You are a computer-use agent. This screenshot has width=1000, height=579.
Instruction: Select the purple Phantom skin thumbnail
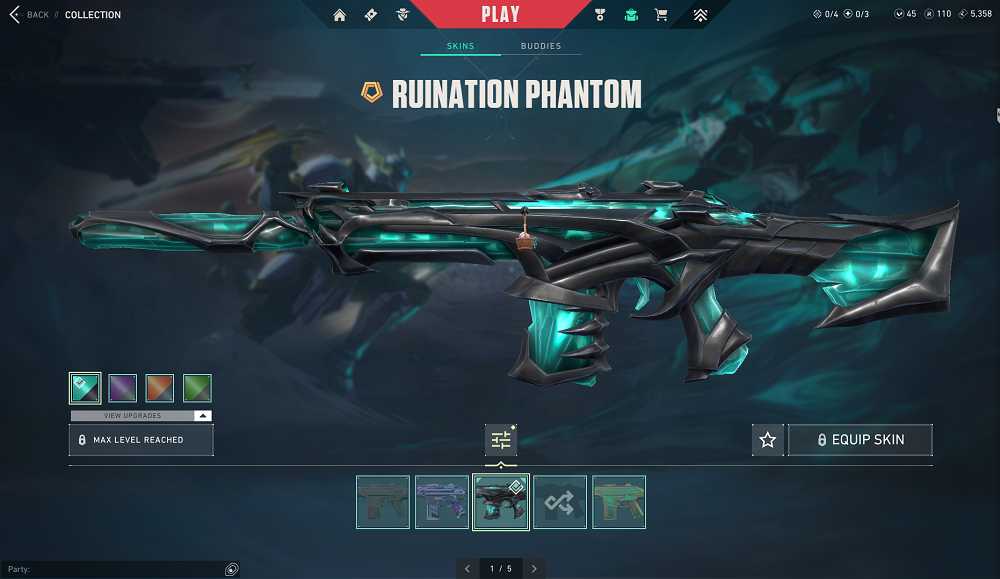click(x=442, y=502)
